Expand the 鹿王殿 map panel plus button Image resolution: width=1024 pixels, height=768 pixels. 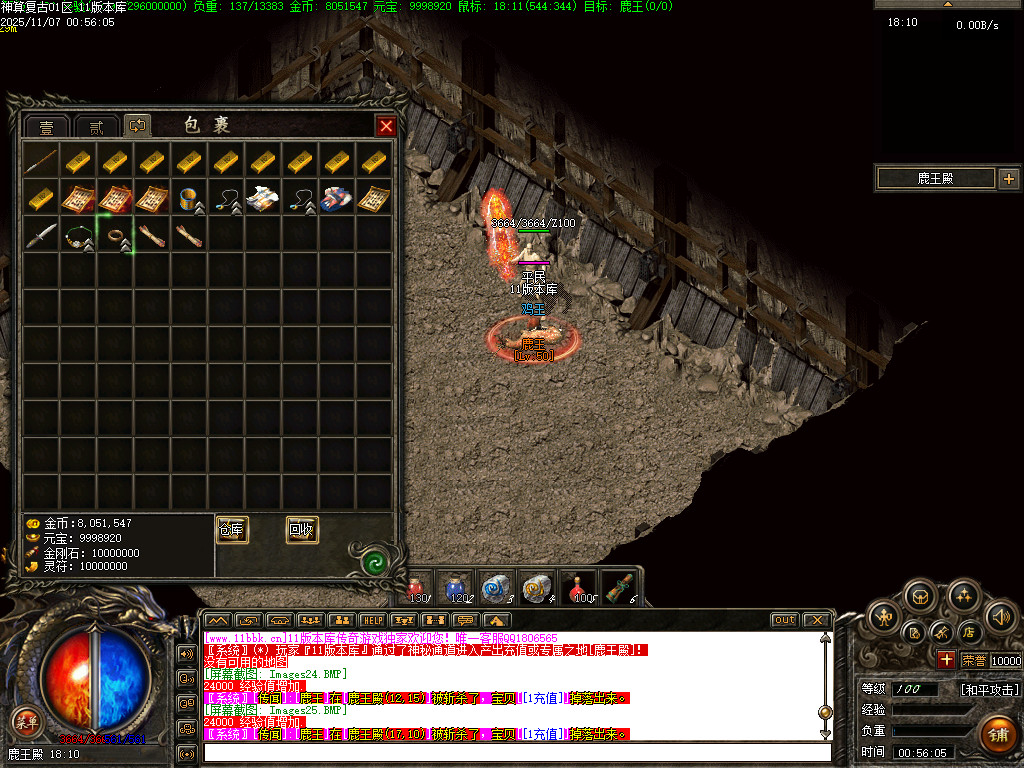point(1008,179)
